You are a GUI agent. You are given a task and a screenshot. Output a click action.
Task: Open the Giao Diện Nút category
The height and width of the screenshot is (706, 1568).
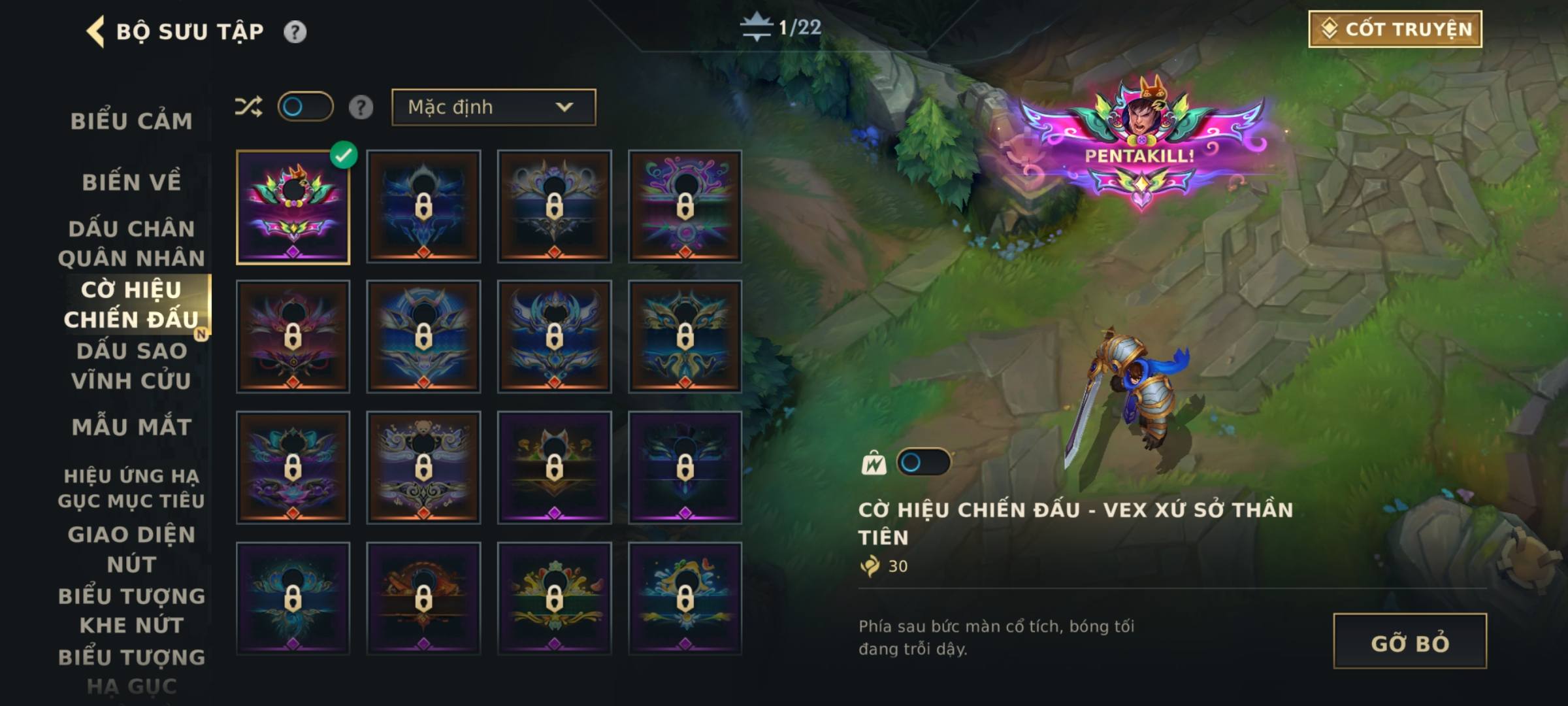(x=131, y=549)
